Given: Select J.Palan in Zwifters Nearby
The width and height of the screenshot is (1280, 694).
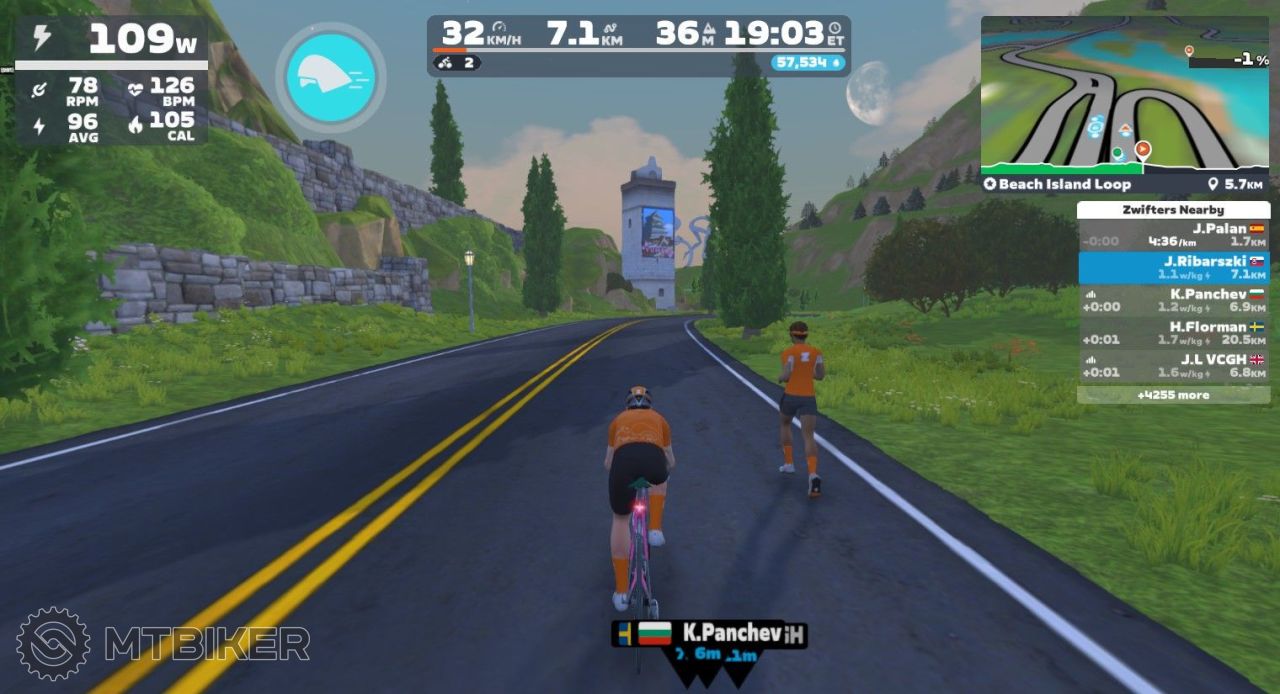Looking at the screenshot, I should [1173, 235].
